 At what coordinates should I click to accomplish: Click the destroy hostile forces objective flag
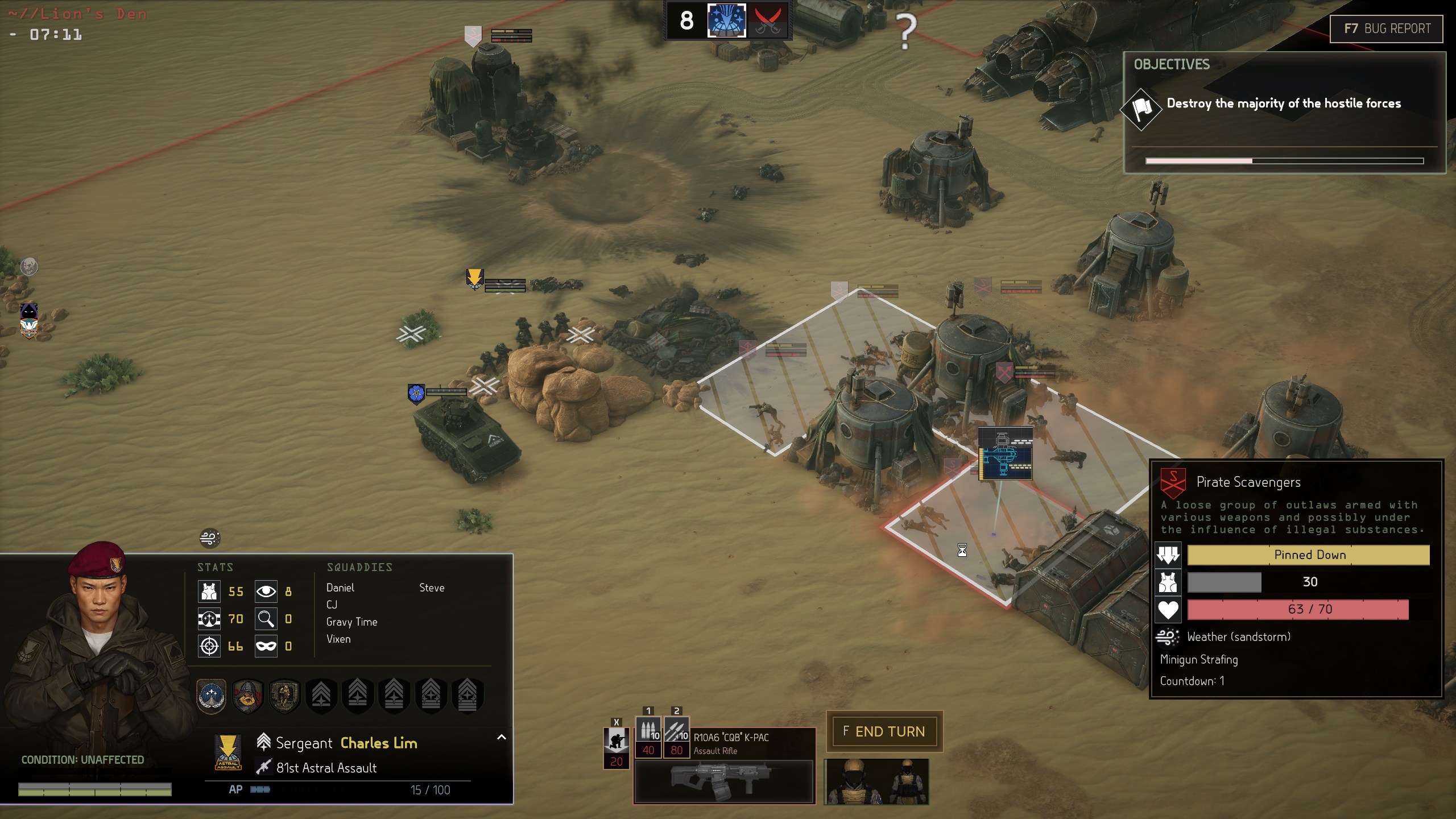1141,108
